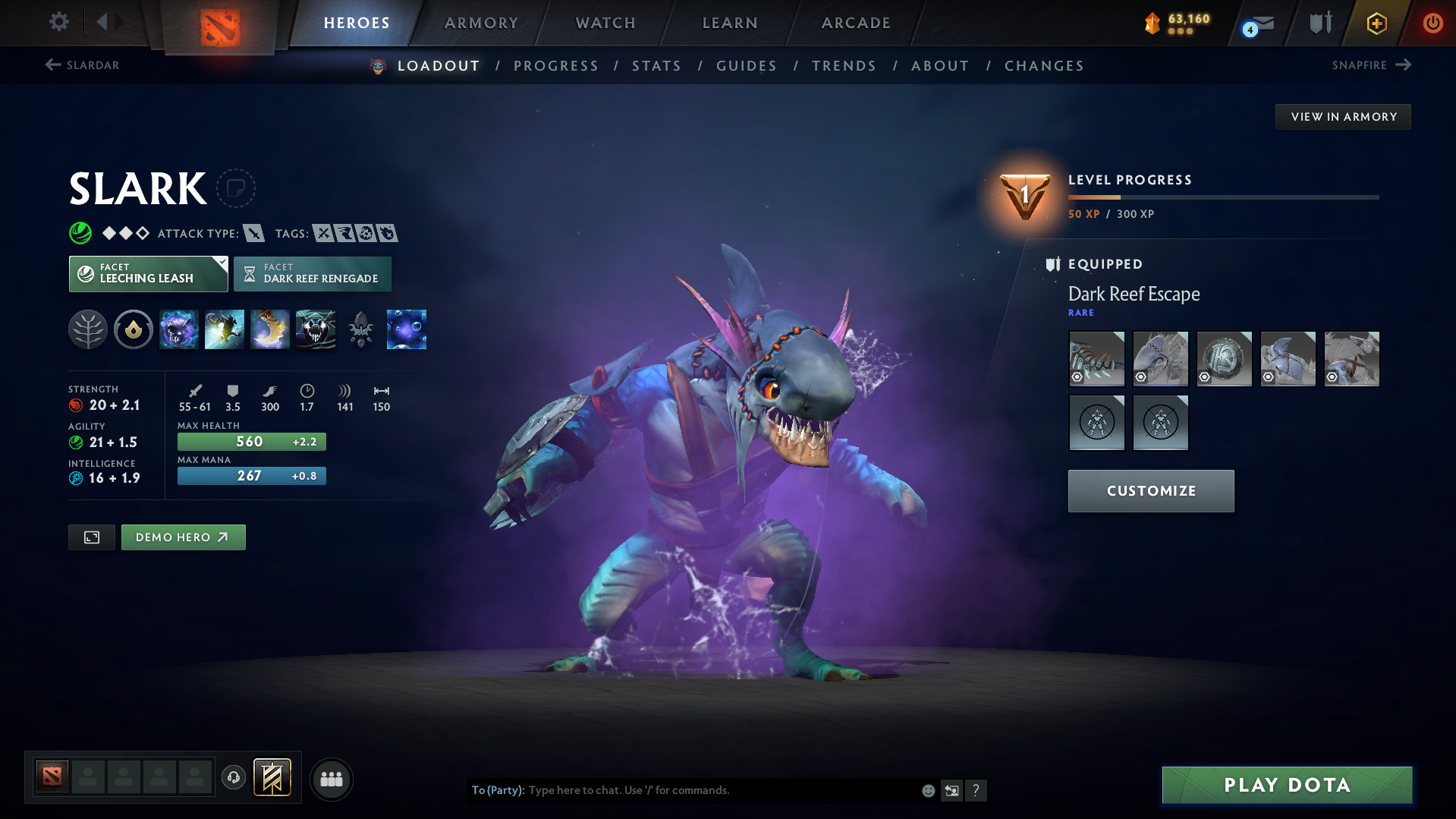
Task: Click the power button to exit
Action: pyautogui.click(x=1432, y=23)
